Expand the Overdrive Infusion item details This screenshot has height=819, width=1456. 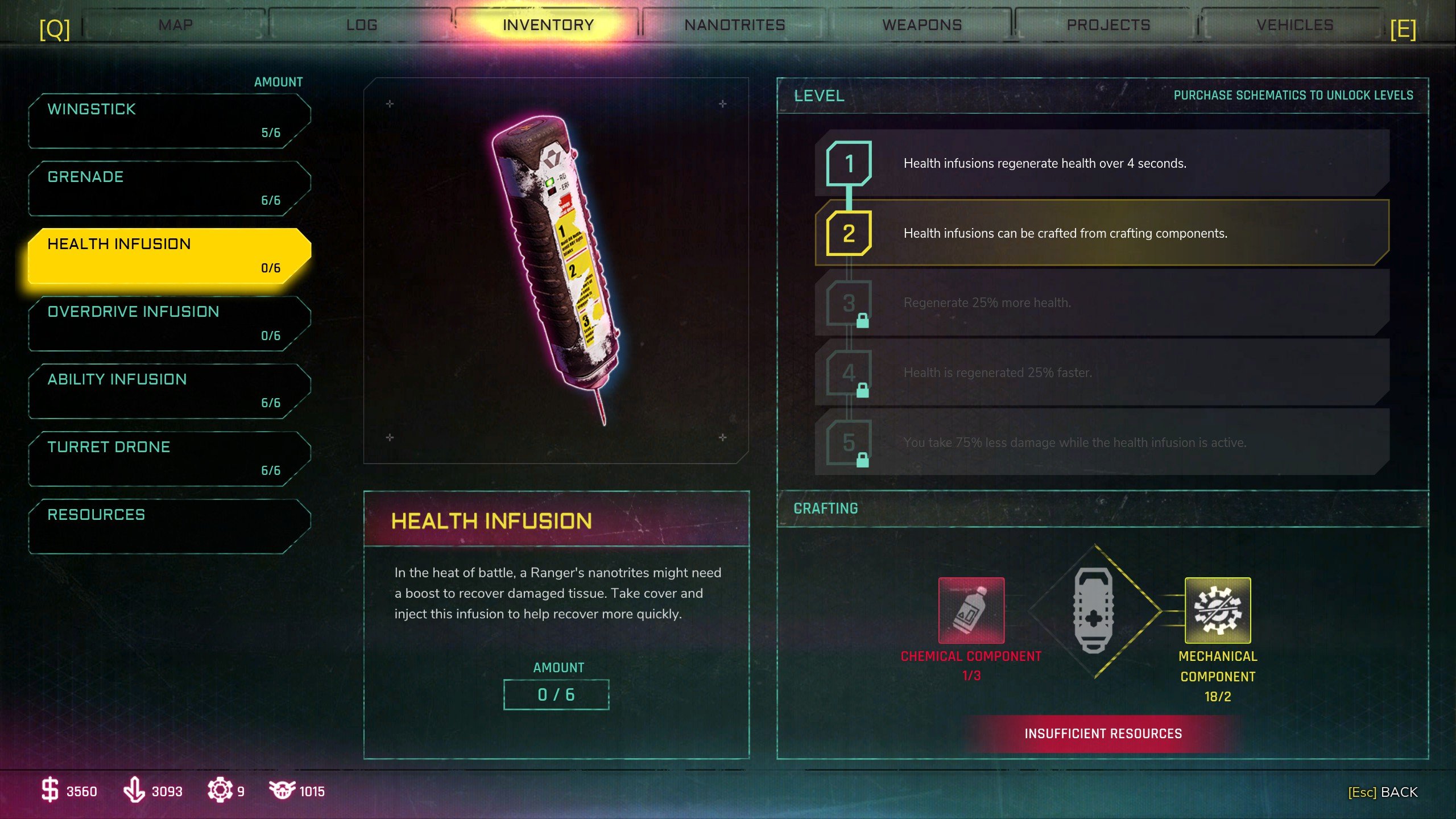(x=165, y=322)
